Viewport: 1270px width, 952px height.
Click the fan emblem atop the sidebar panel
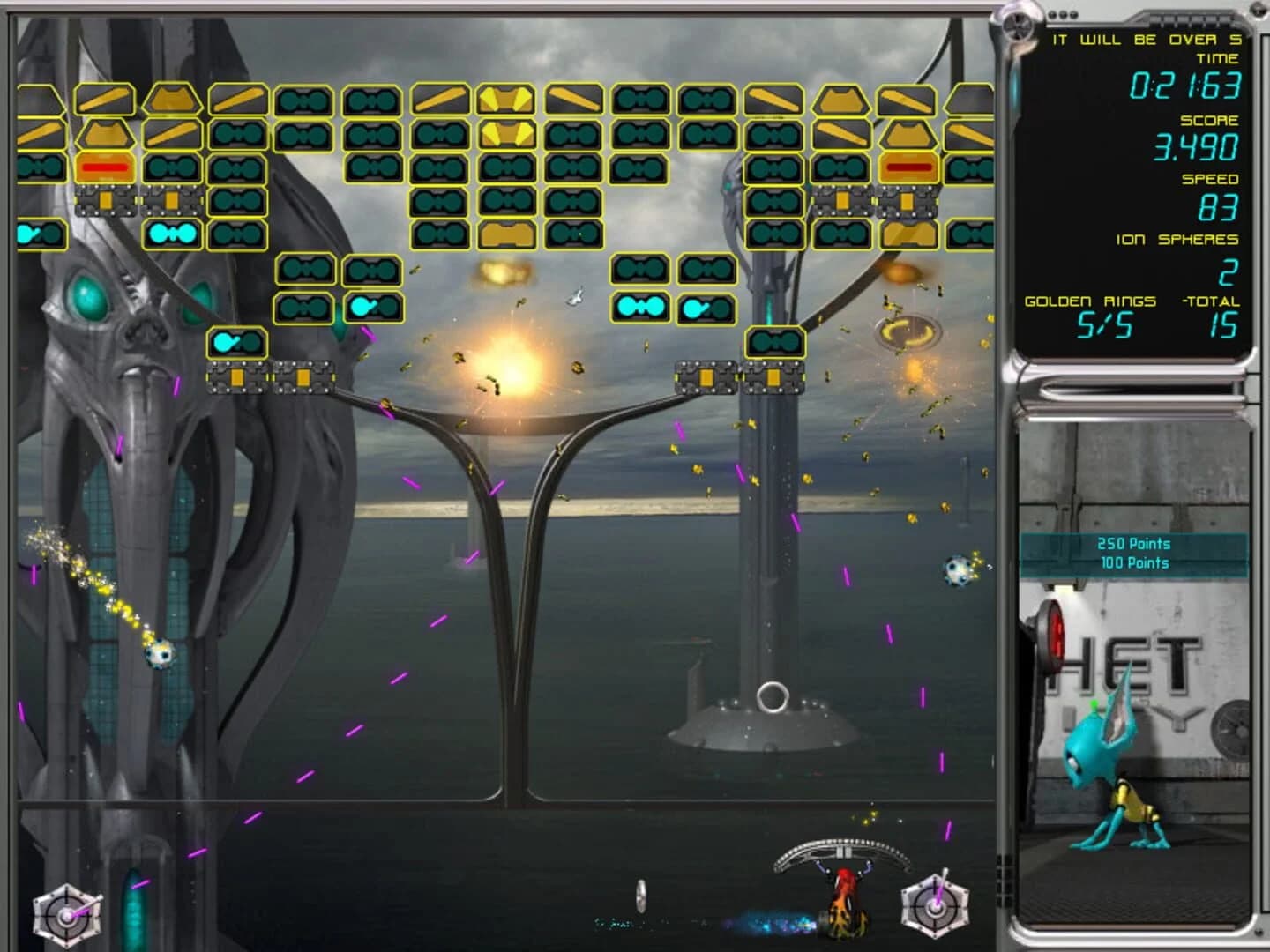coord(1019,25)
